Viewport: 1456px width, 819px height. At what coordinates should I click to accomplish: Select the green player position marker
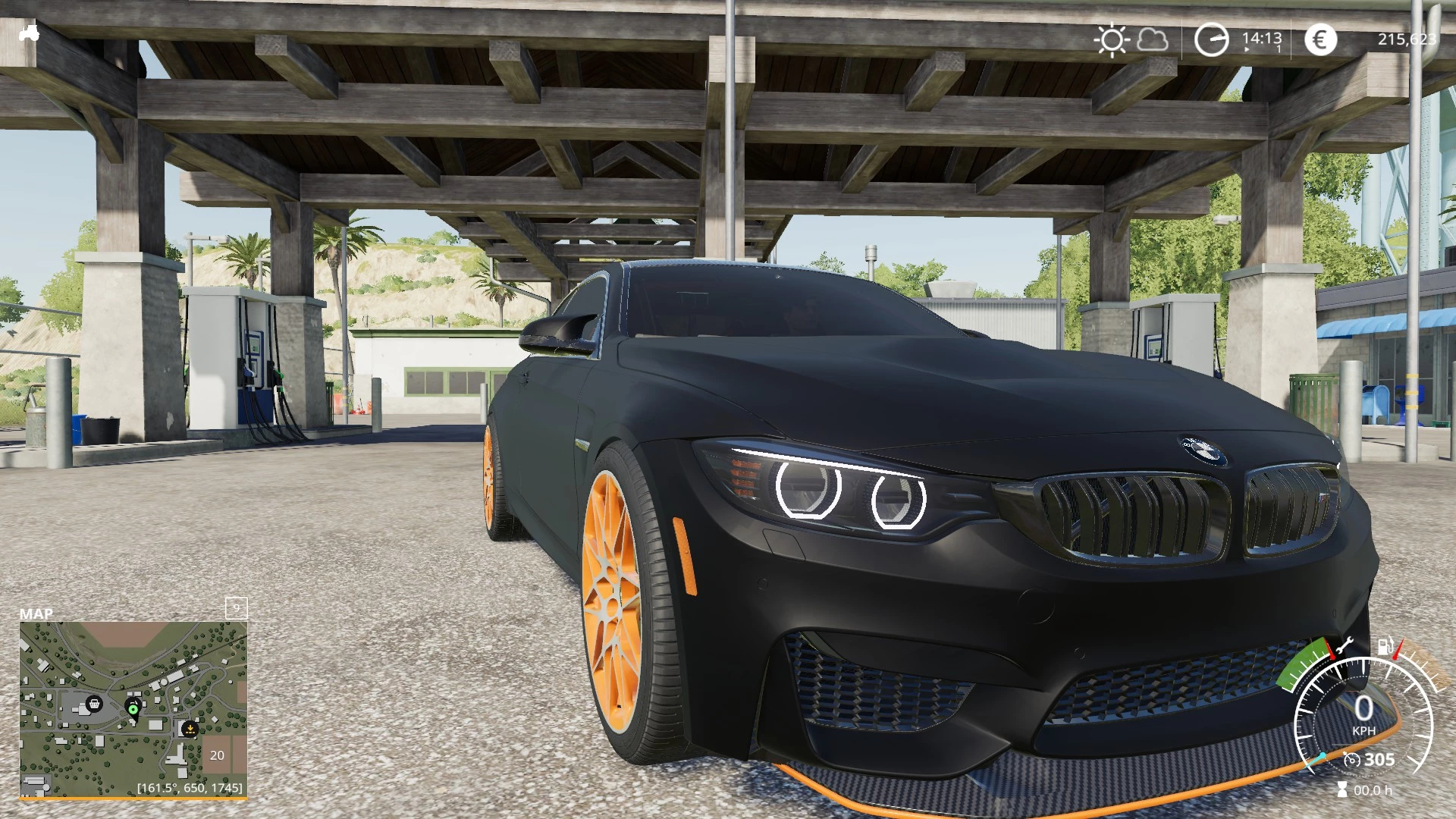(133, 709)
